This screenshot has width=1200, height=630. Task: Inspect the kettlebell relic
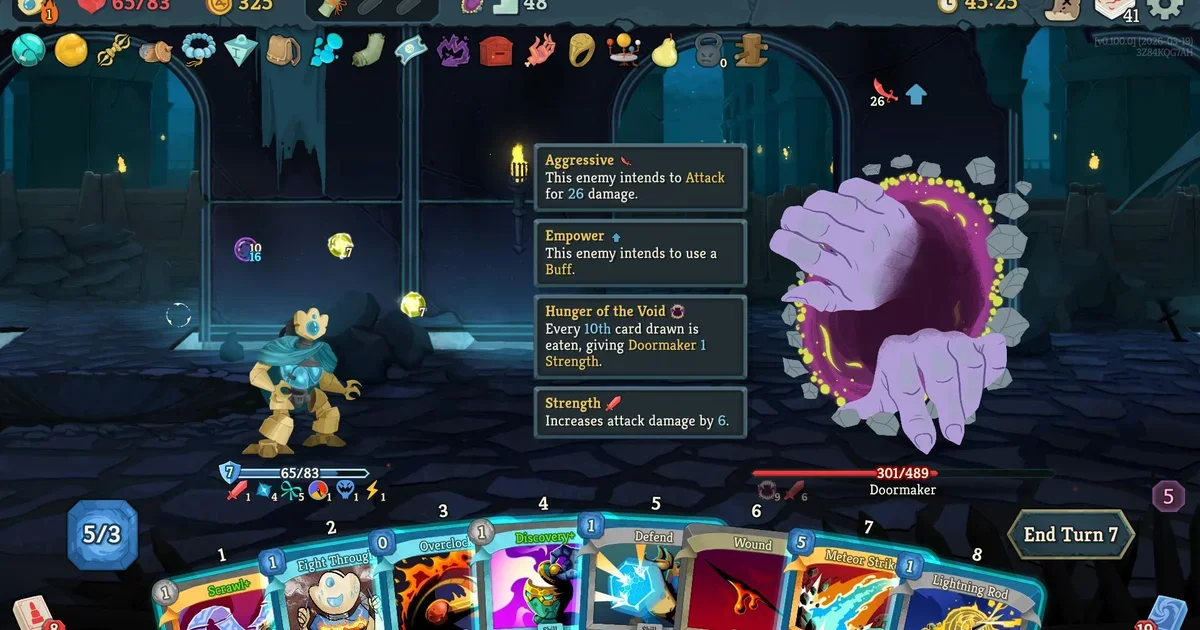707,50
